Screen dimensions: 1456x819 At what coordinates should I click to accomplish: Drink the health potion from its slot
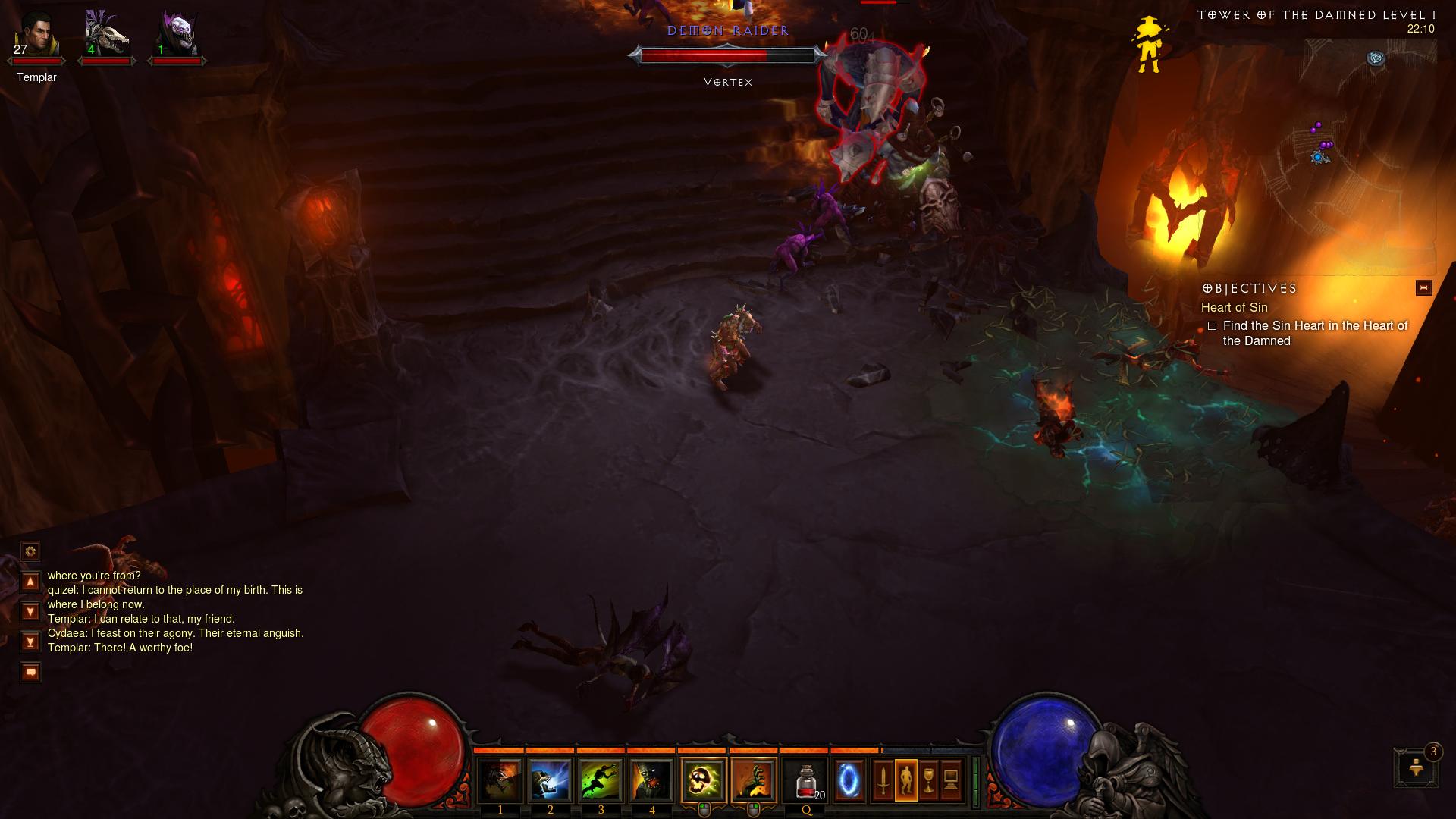point(805,780)
